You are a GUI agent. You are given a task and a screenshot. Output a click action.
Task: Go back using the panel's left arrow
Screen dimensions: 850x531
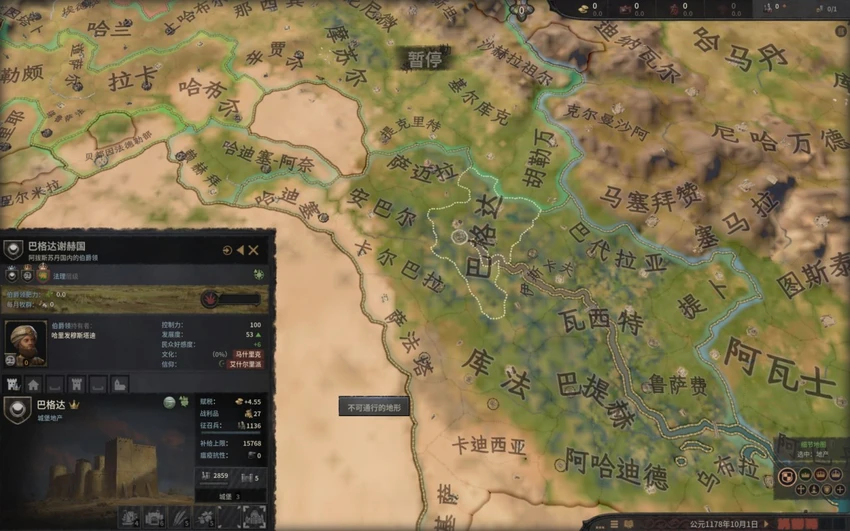tap(241, 250)
